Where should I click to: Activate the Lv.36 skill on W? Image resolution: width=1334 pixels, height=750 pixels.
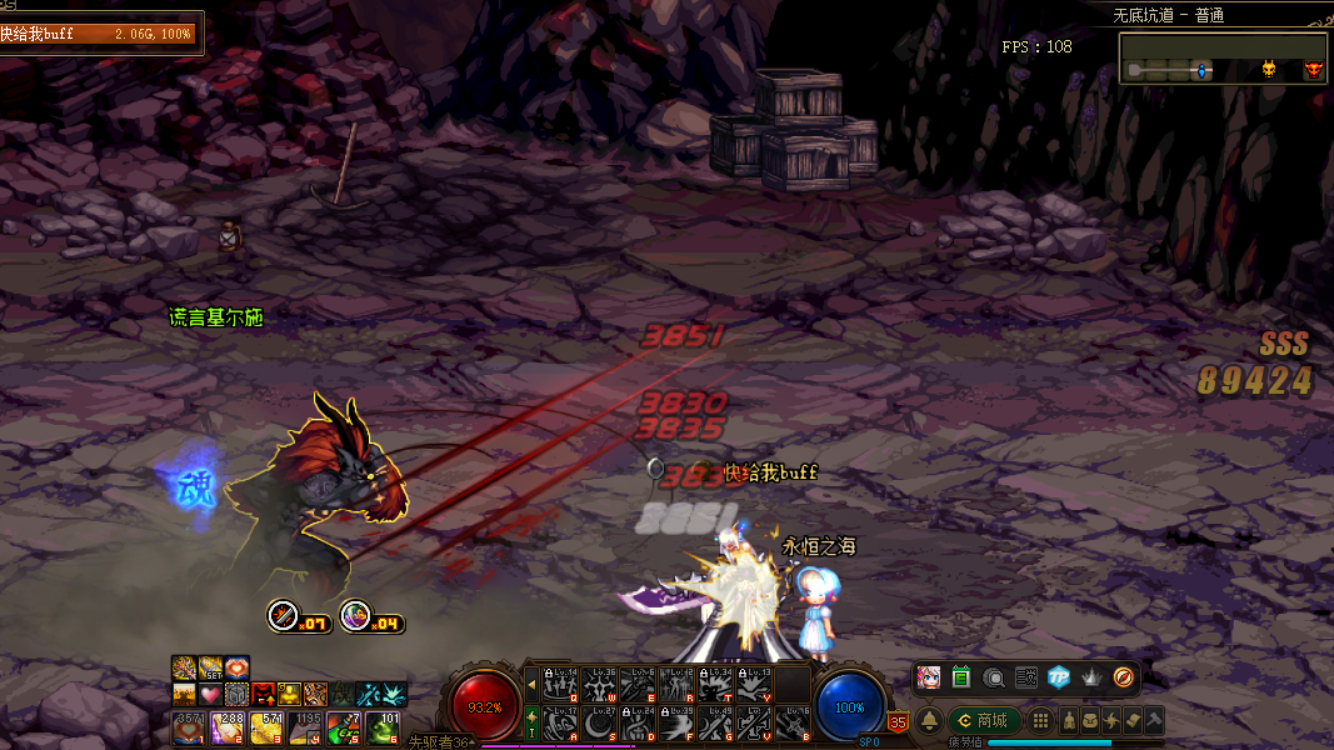599,685
